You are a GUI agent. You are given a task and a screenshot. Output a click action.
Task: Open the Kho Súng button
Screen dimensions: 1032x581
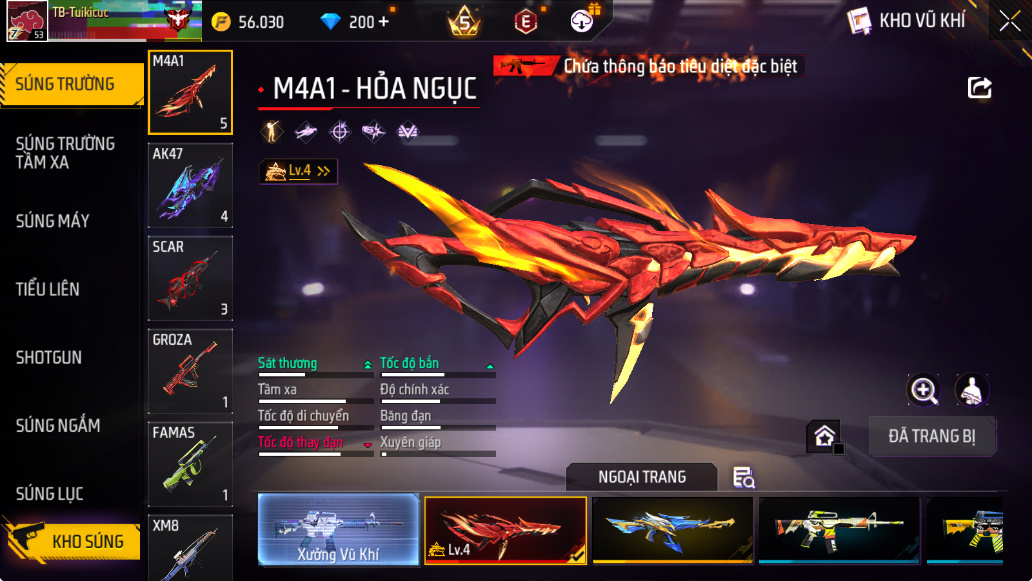tap(80, 542)
